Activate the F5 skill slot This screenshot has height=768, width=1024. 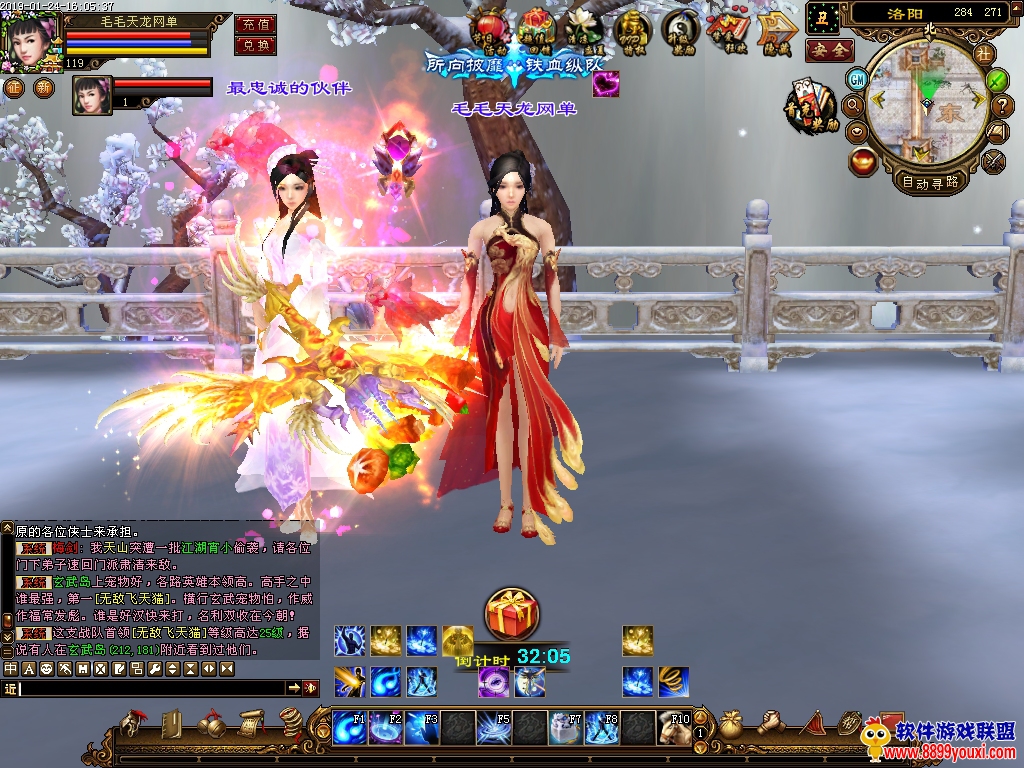[493, 726]
